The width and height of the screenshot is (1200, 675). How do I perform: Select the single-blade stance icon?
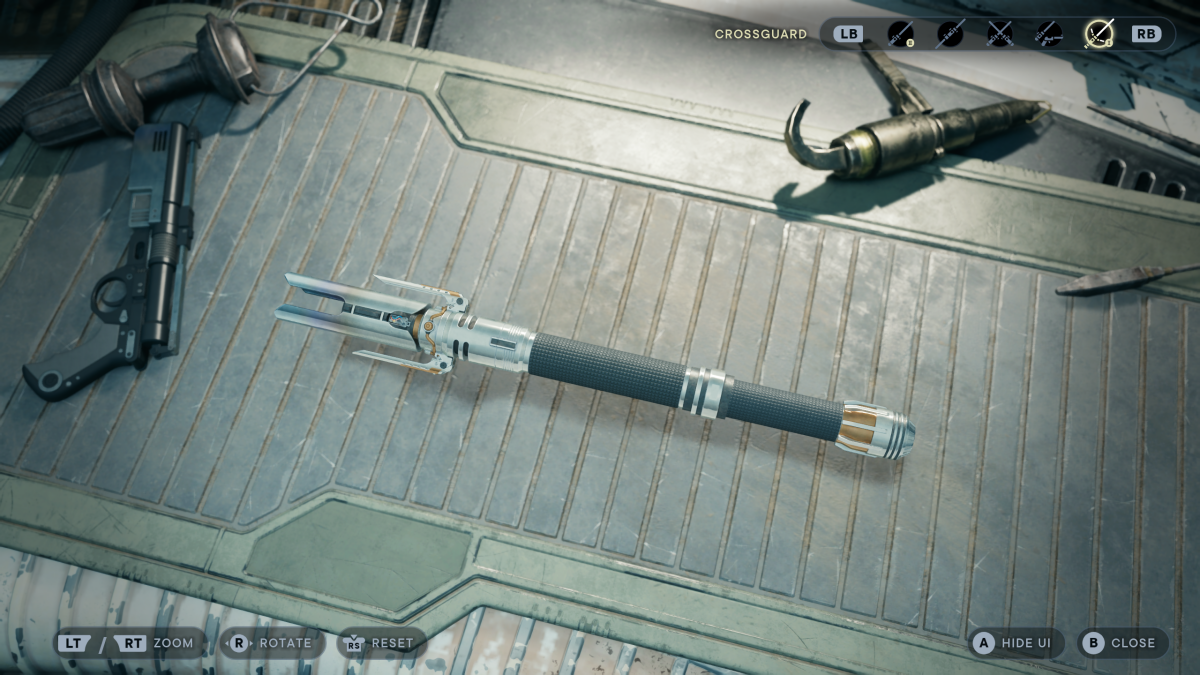coord(901,34)
